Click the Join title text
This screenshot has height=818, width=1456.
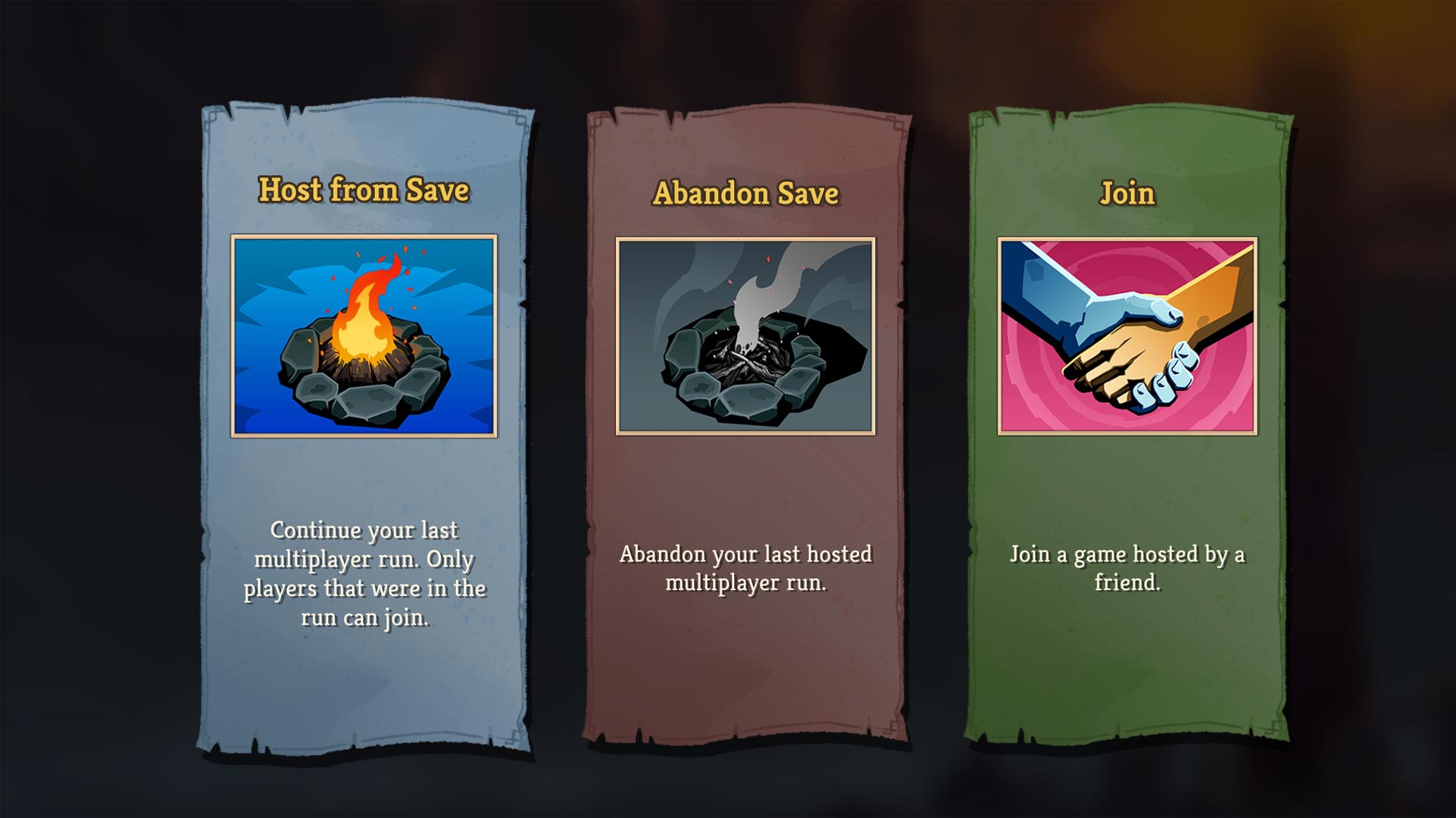tap(1127, 193)
